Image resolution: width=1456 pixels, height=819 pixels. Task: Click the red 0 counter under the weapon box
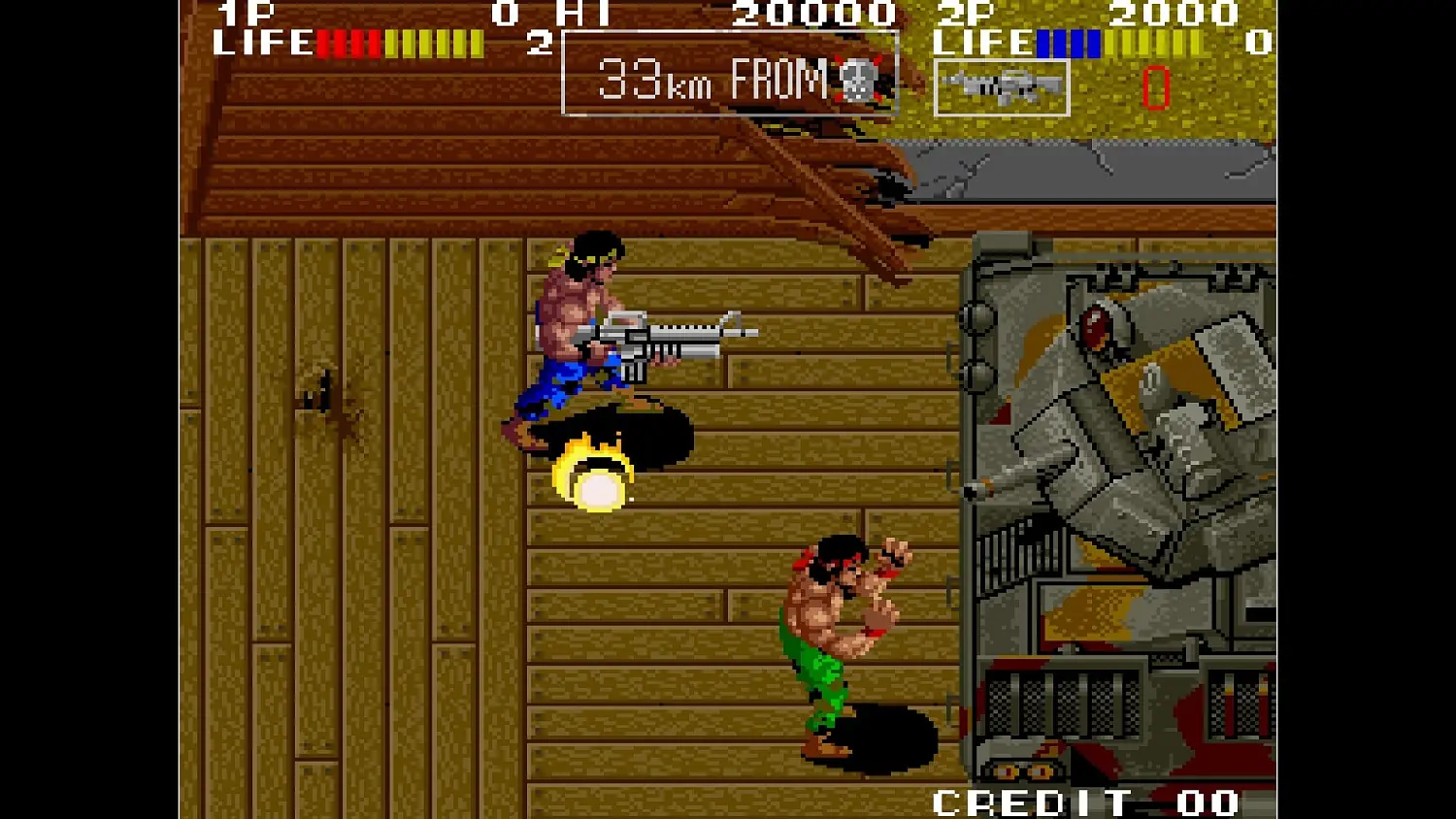(x=1155, y=89)
